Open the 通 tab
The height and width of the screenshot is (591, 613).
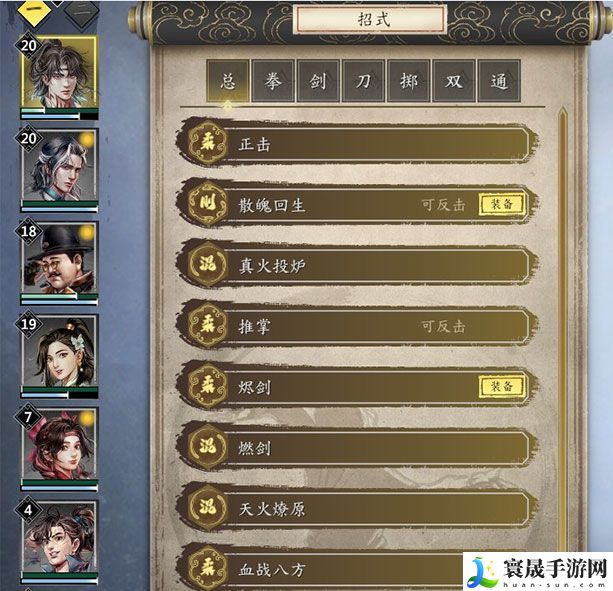[x=497, y=81]
